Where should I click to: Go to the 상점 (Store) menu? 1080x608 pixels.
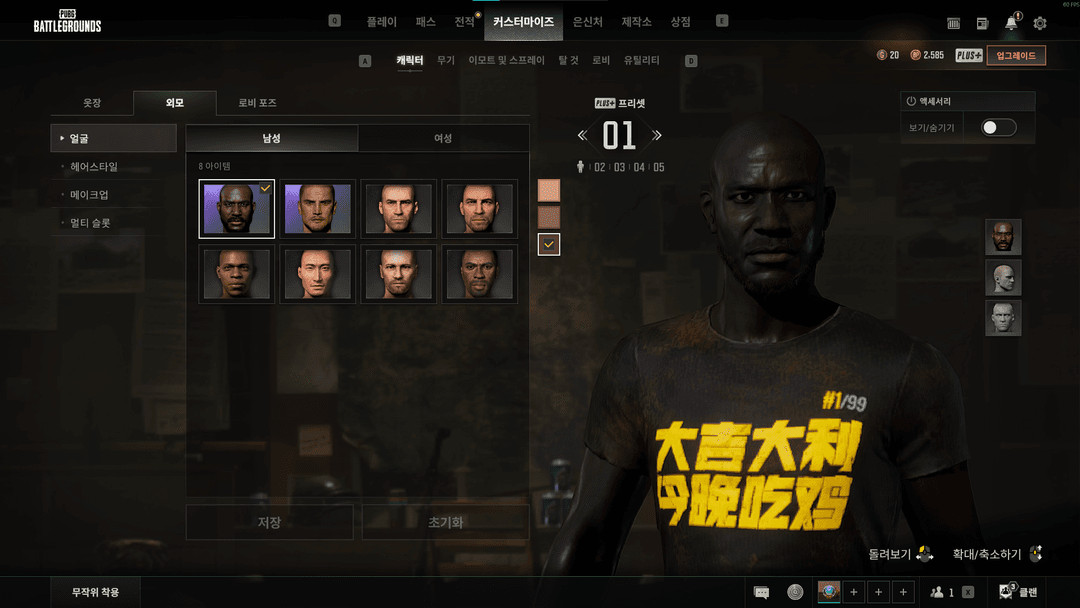(680, 21)
